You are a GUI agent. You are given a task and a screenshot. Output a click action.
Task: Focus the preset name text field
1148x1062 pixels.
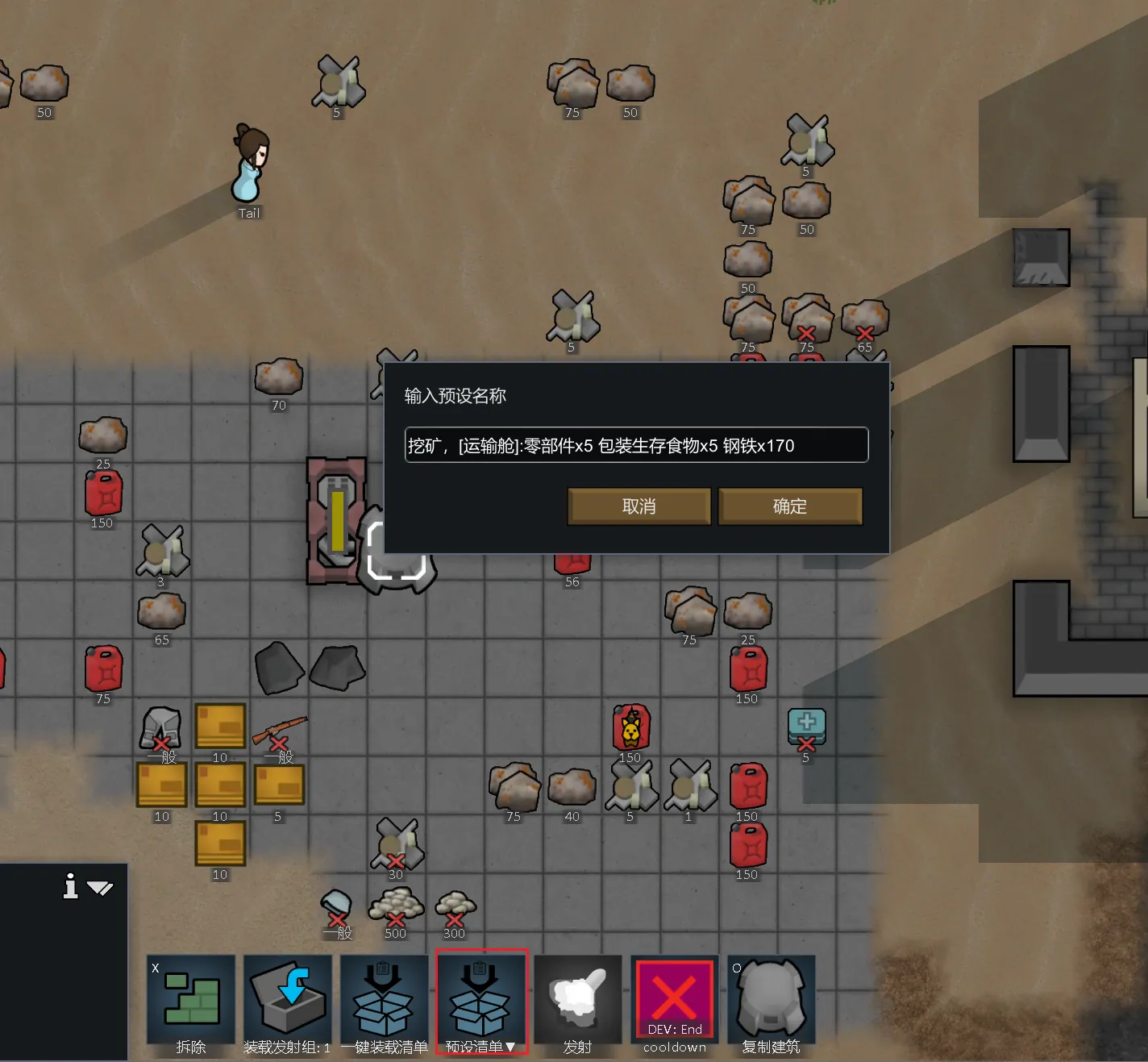coord(635,445)
